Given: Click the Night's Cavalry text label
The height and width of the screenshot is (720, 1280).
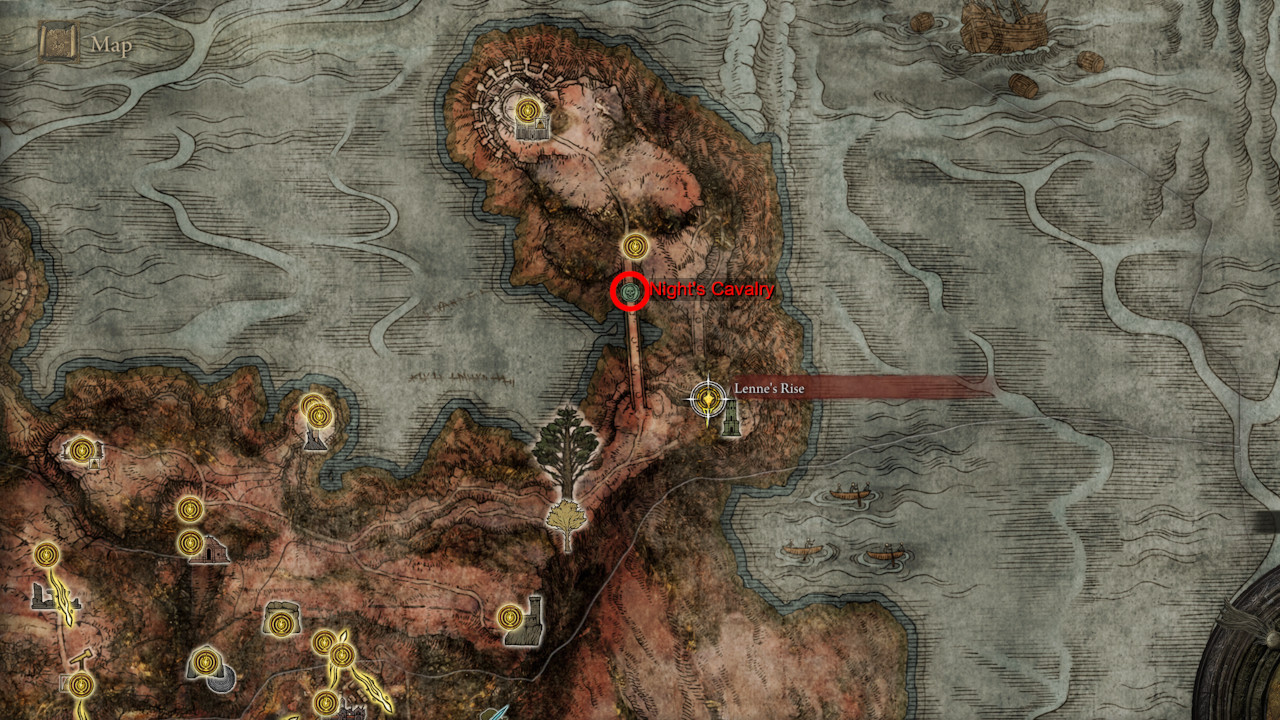Looking at the screenshot, I should 710,289.
